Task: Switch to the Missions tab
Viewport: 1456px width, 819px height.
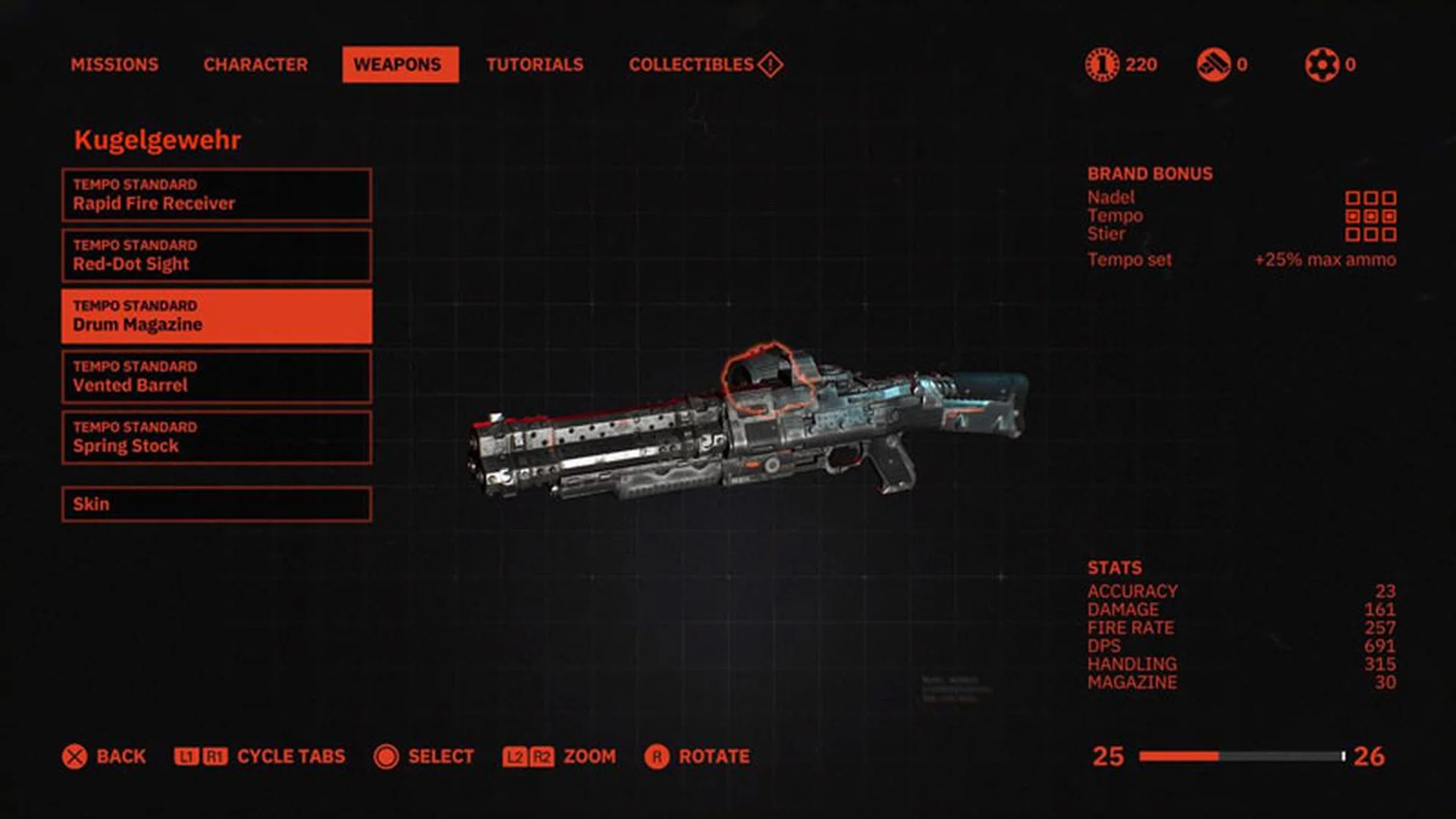Action: (x=114, y=64)
